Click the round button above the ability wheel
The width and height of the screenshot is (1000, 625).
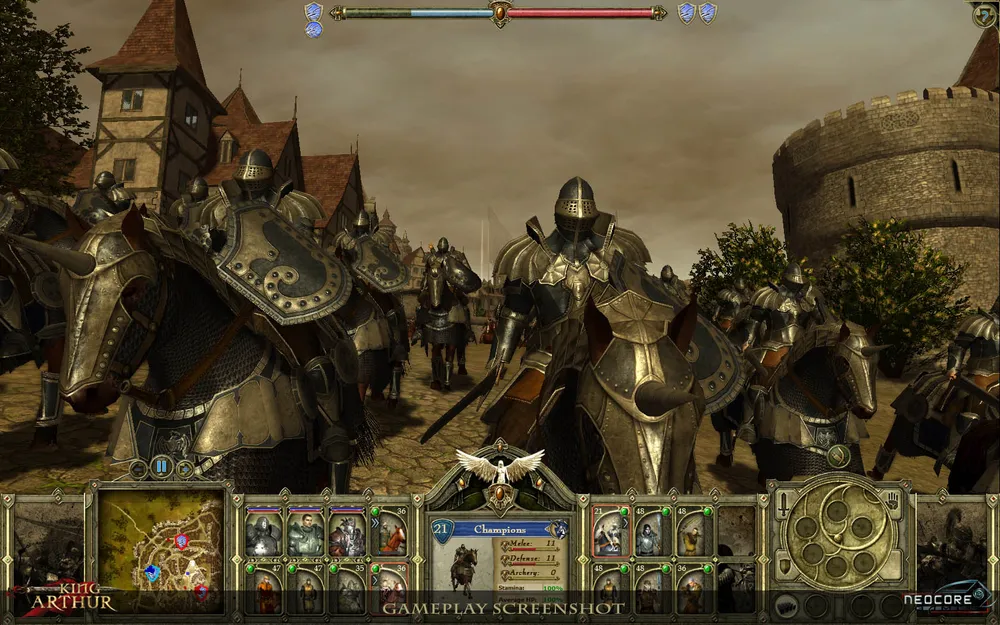point(839,457)
